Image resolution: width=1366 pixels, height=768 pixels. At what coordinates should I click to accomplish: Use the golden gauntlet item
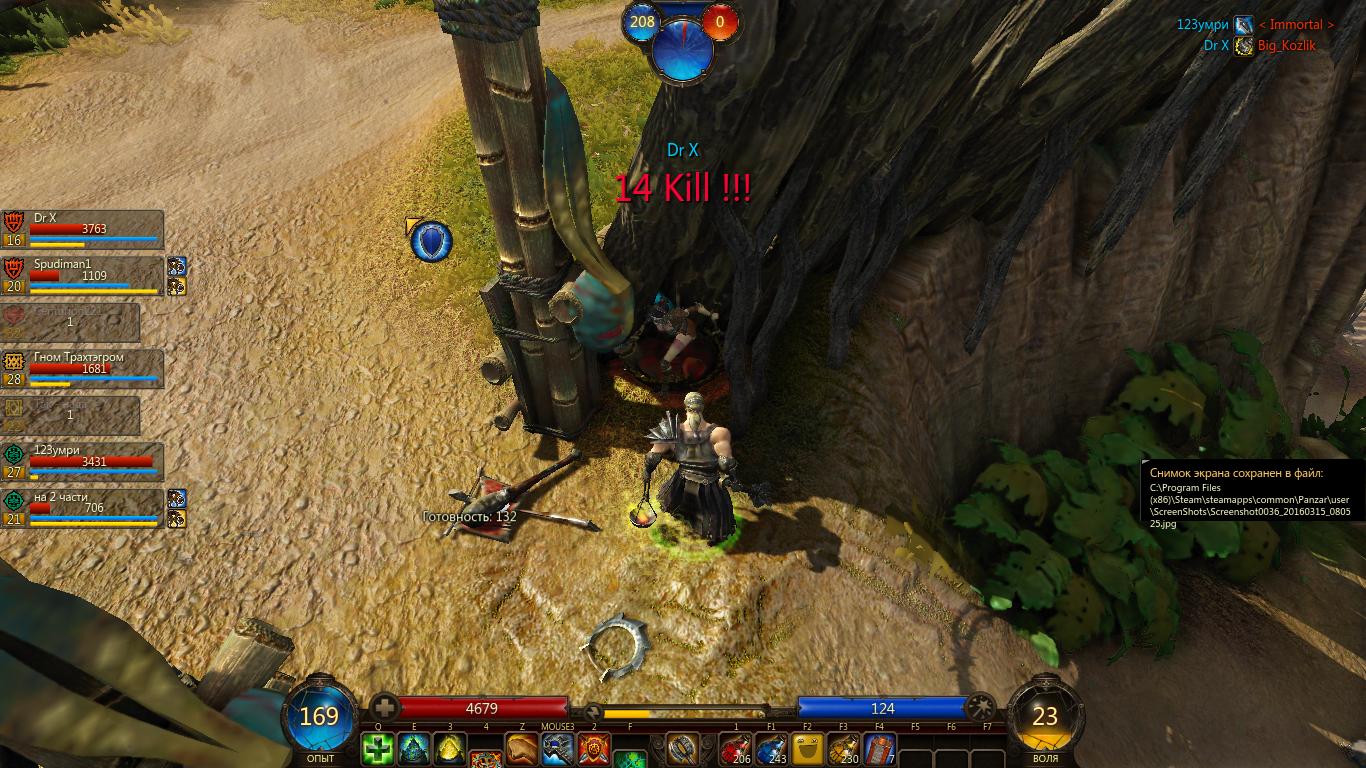point(844,749)
